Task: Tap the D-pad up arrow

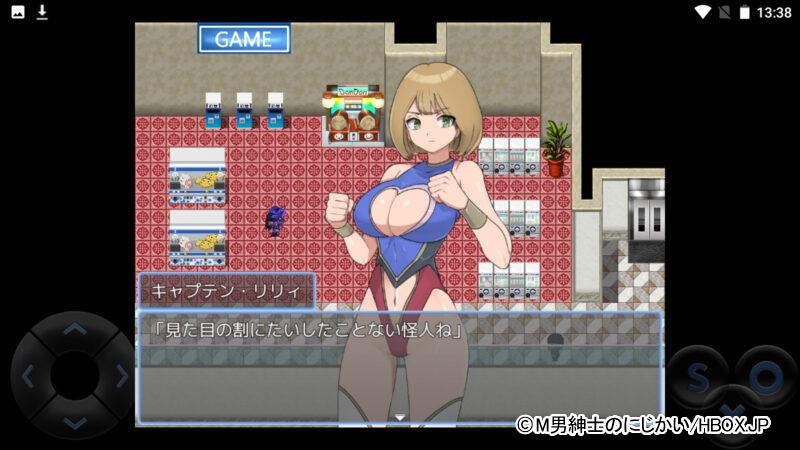Action: click(x=75, y=327)
